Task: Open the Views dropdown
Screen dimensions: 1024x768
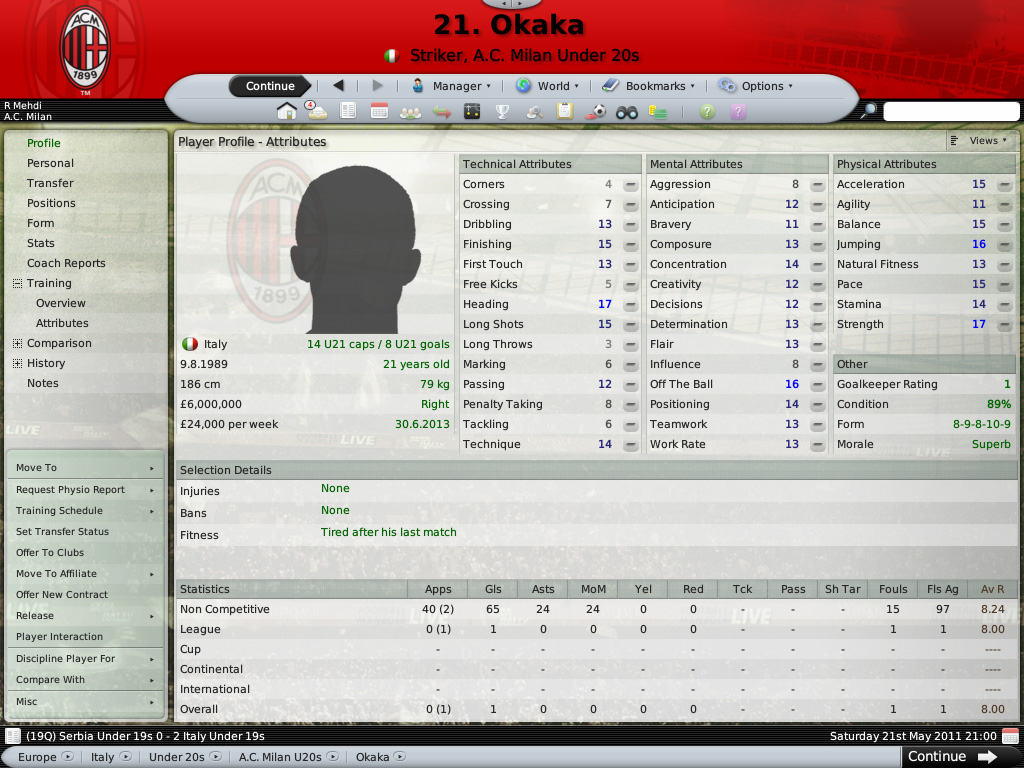Action: coord(982,141)
